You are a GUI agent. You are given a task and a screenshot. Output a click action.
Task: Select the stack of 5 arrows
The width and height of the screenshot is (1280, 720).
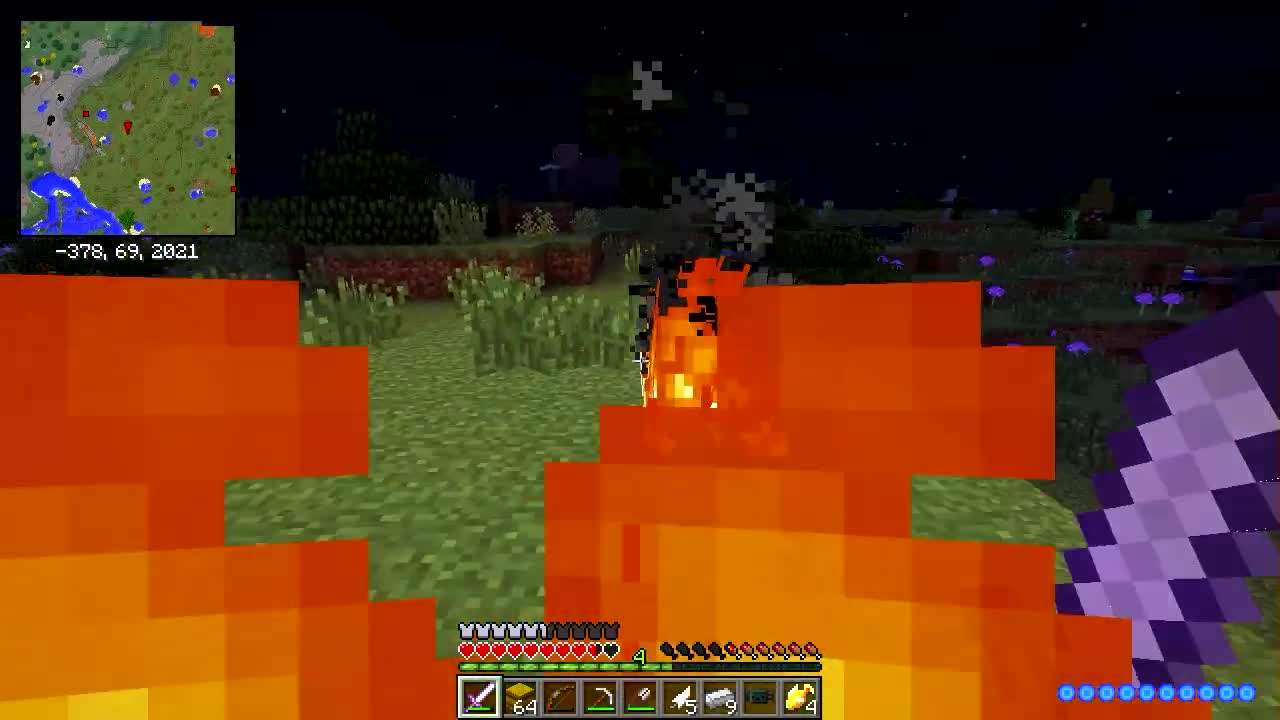679,697
